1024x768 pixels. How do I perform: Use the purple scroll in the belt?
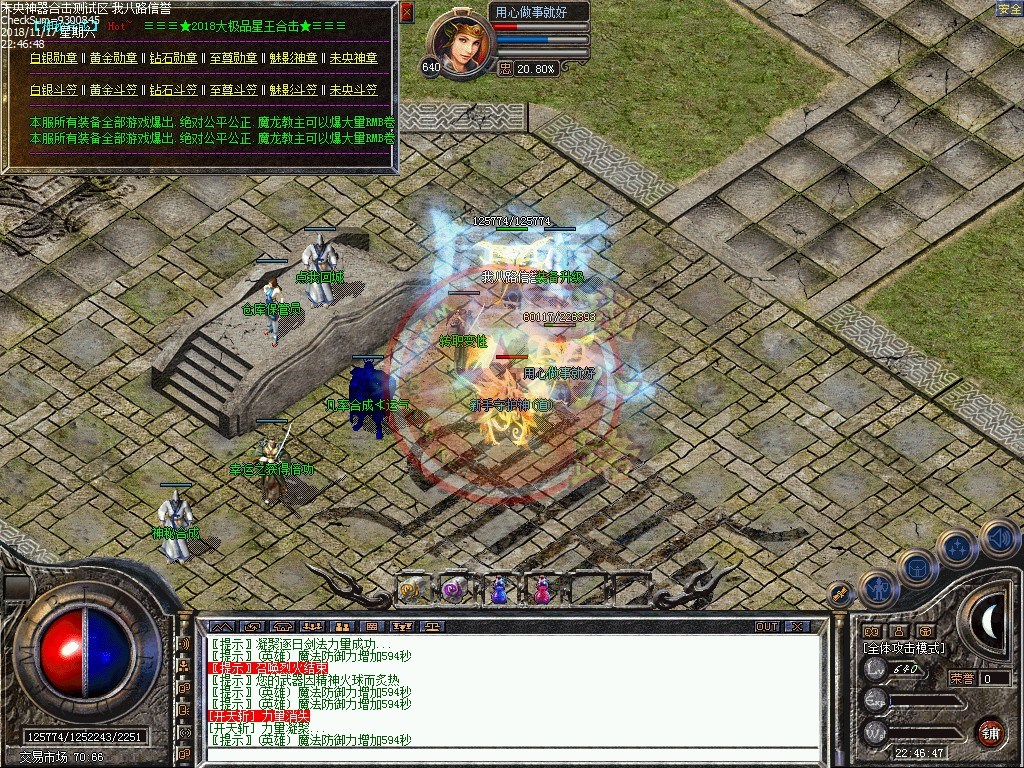click(454, 590)
